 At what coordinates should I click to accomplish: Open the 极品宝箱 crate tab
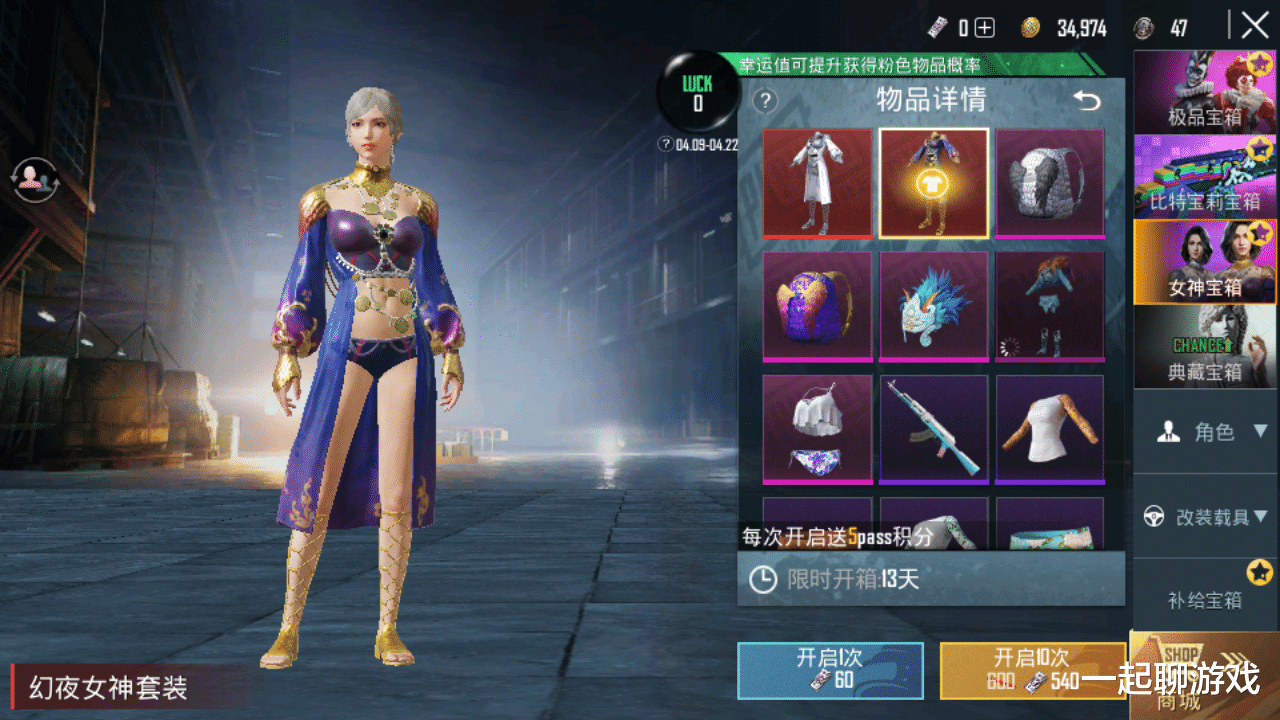tap(1204, 92)
